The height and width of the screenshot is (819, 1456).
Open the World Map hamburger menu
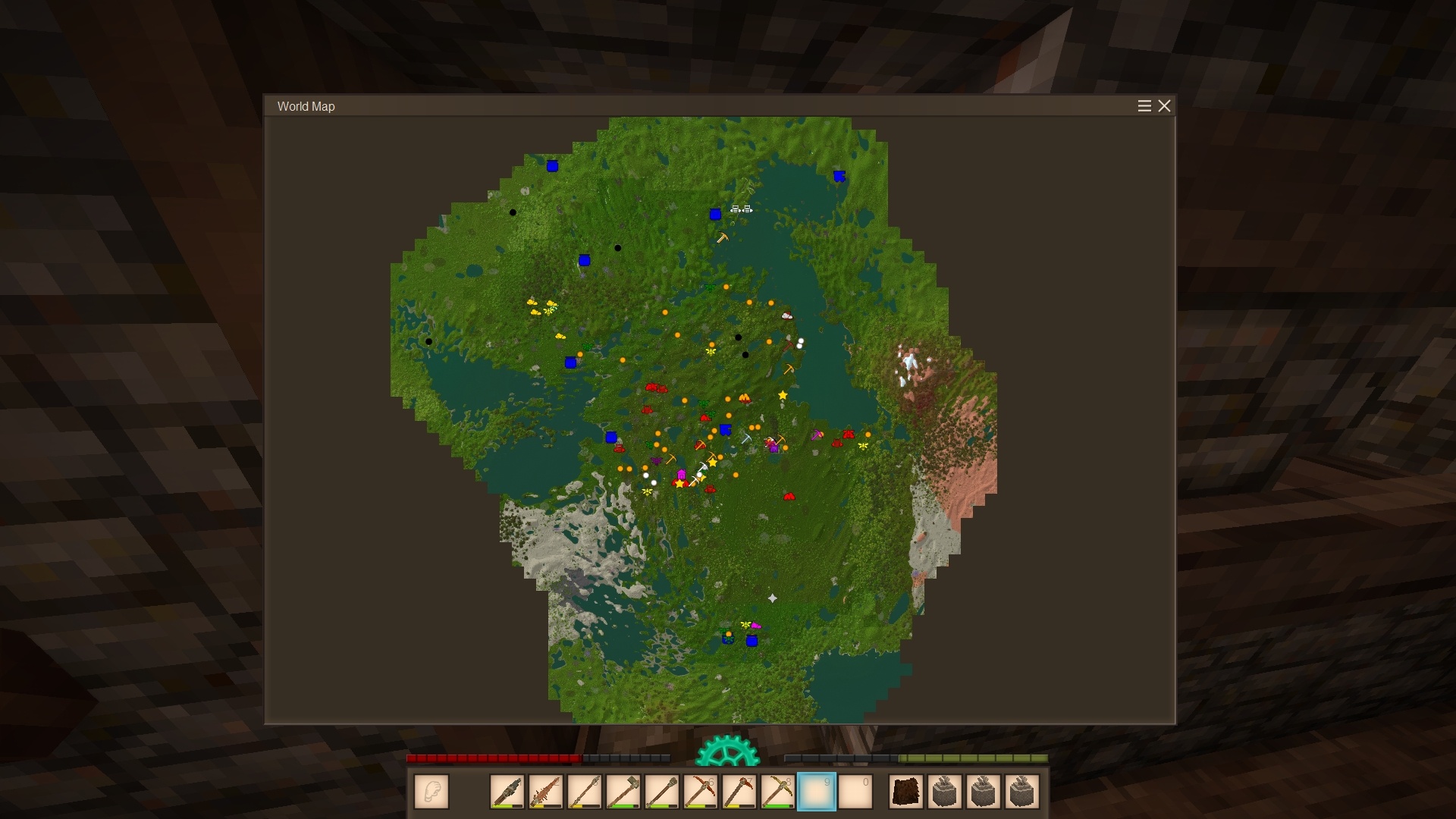1144,106
